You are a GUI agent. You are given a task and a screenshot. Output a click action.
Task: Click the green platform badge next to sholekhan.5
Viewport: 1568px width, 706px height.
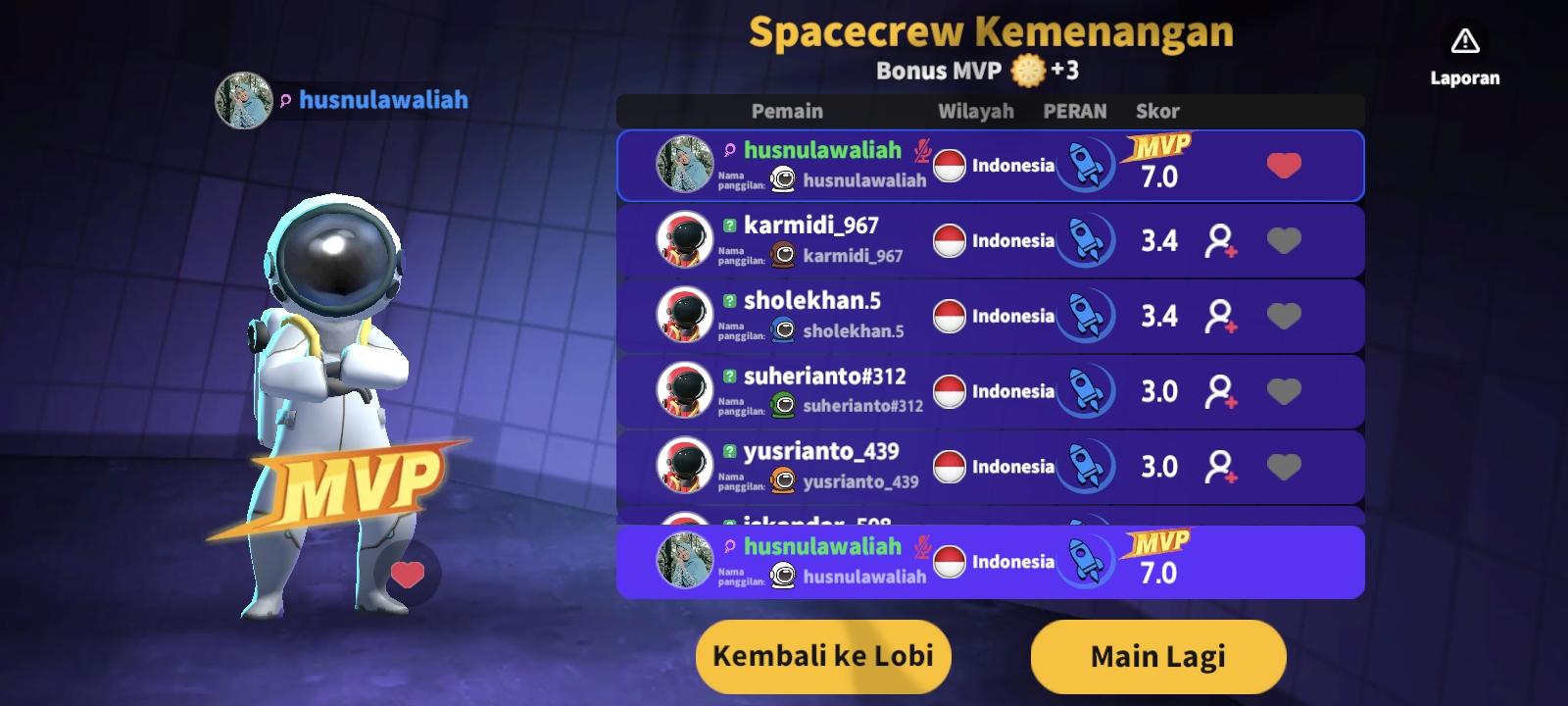click(x=727, y=301)
